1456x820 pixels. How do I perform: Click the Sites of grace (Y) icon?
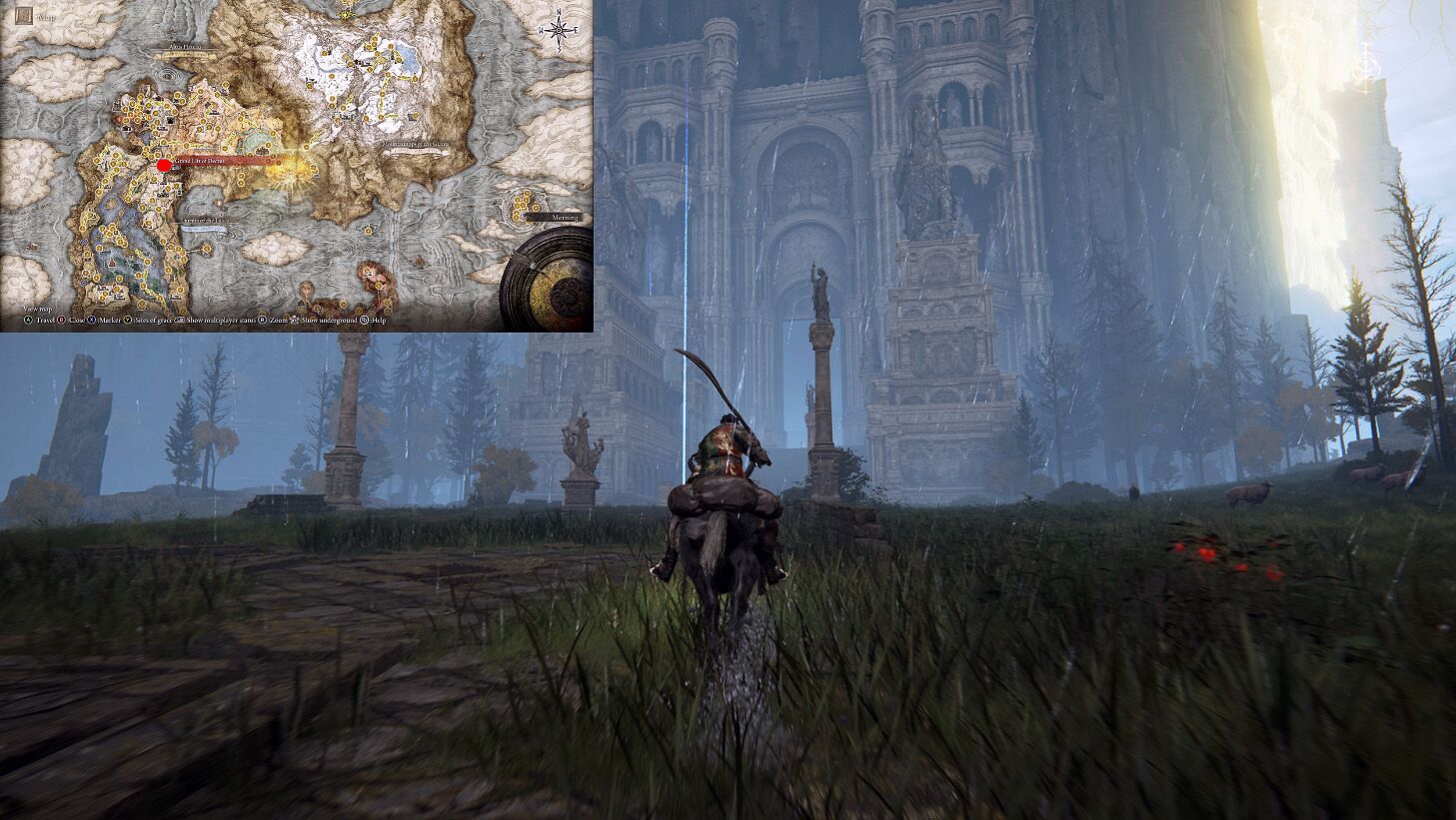pos(128,322)
